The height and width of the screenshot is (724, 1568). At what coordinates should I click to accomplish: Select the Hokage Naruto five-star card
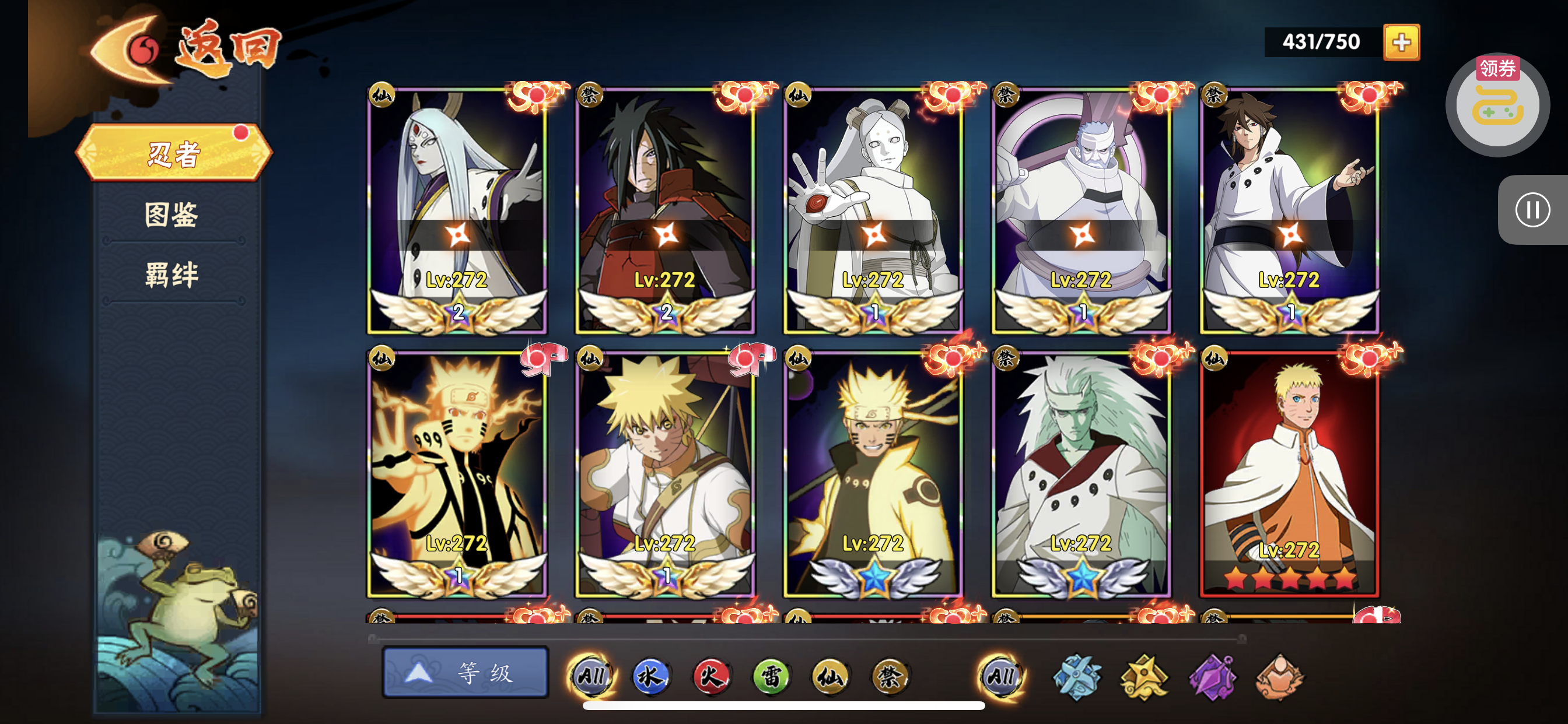click(x=1289, y=475)
